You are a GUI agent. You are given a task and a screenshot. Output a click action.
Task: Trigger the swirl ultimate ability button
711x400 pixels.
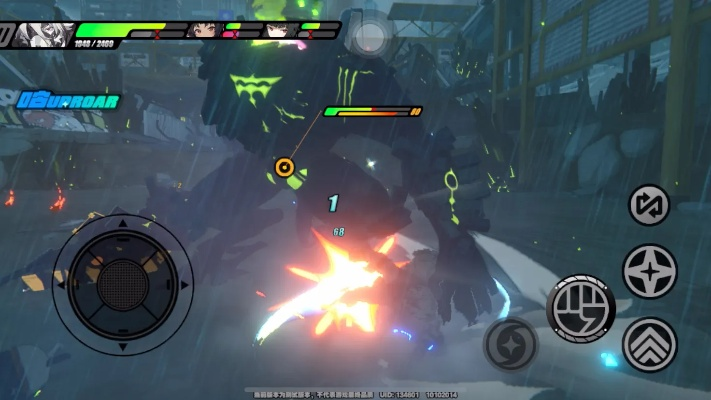(510, 344)
